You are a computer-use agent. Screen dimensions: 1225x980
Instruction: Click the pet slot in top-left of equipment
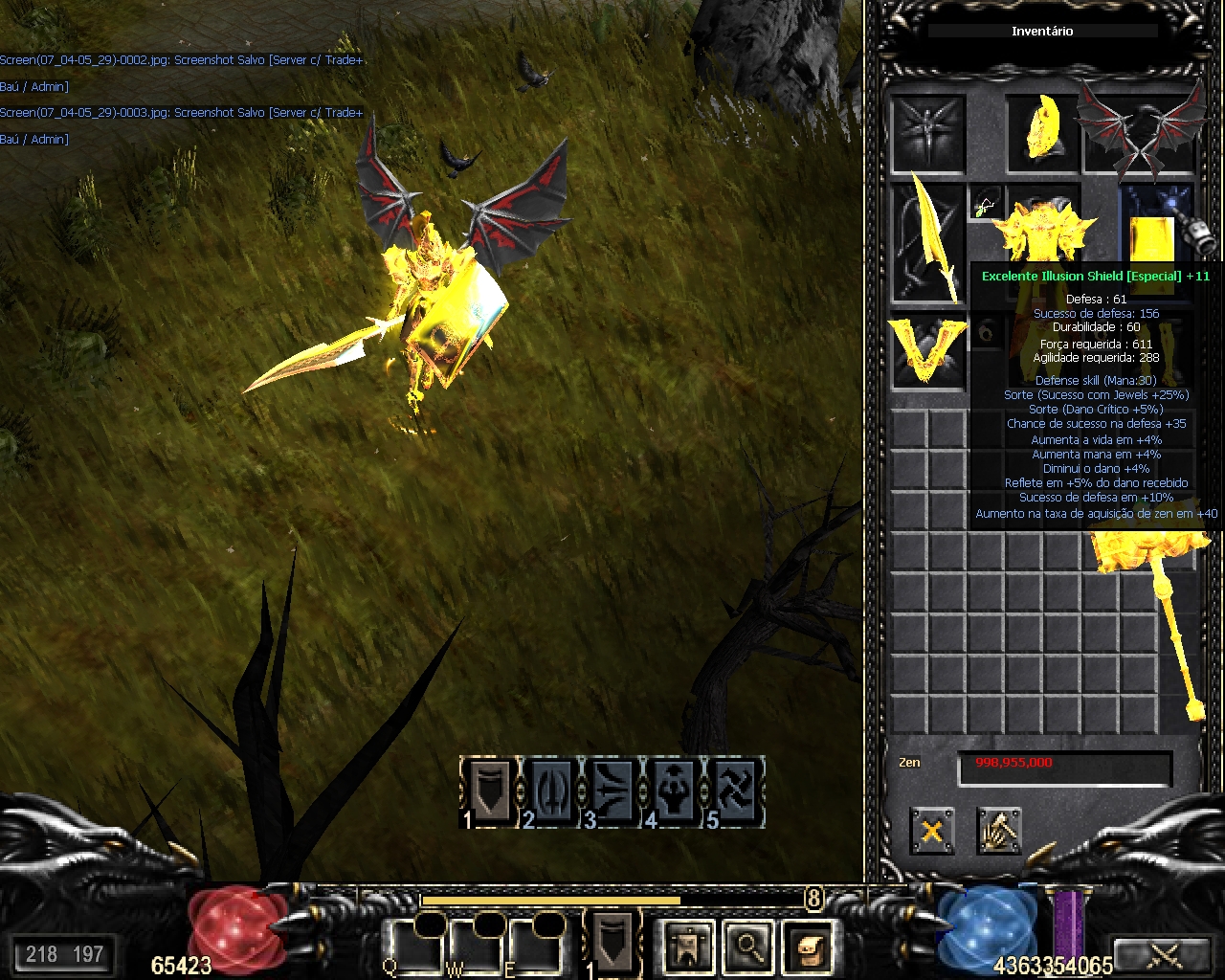[x=926, y=132]
